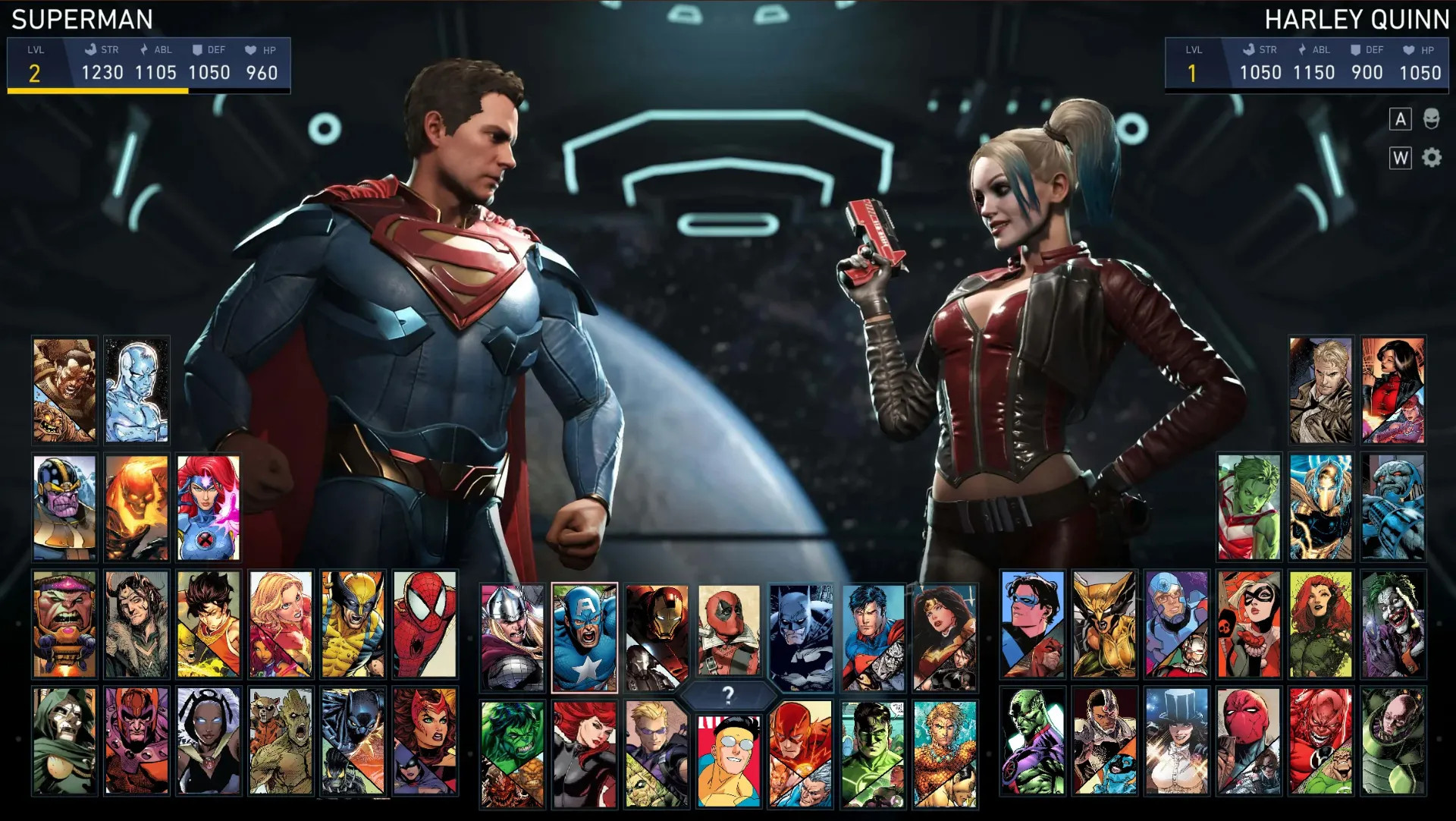
Task: Choose Thor from the roster
Action: (512, 637)
